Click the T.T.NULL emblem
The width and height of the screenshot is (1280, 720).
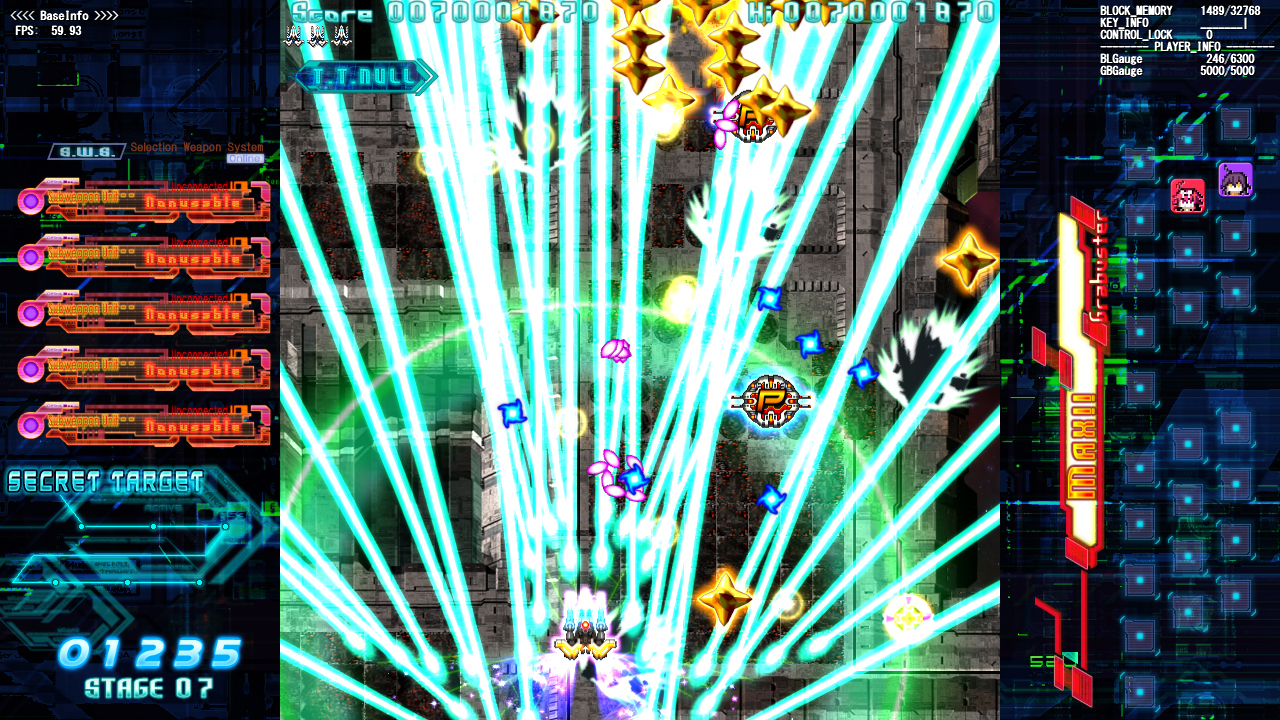(362, 74)
